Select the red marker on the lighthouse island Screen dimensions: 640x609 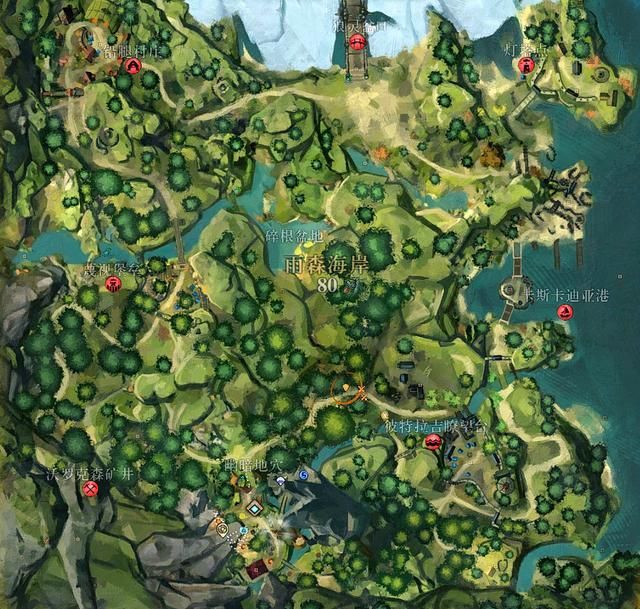click(526, 65)
